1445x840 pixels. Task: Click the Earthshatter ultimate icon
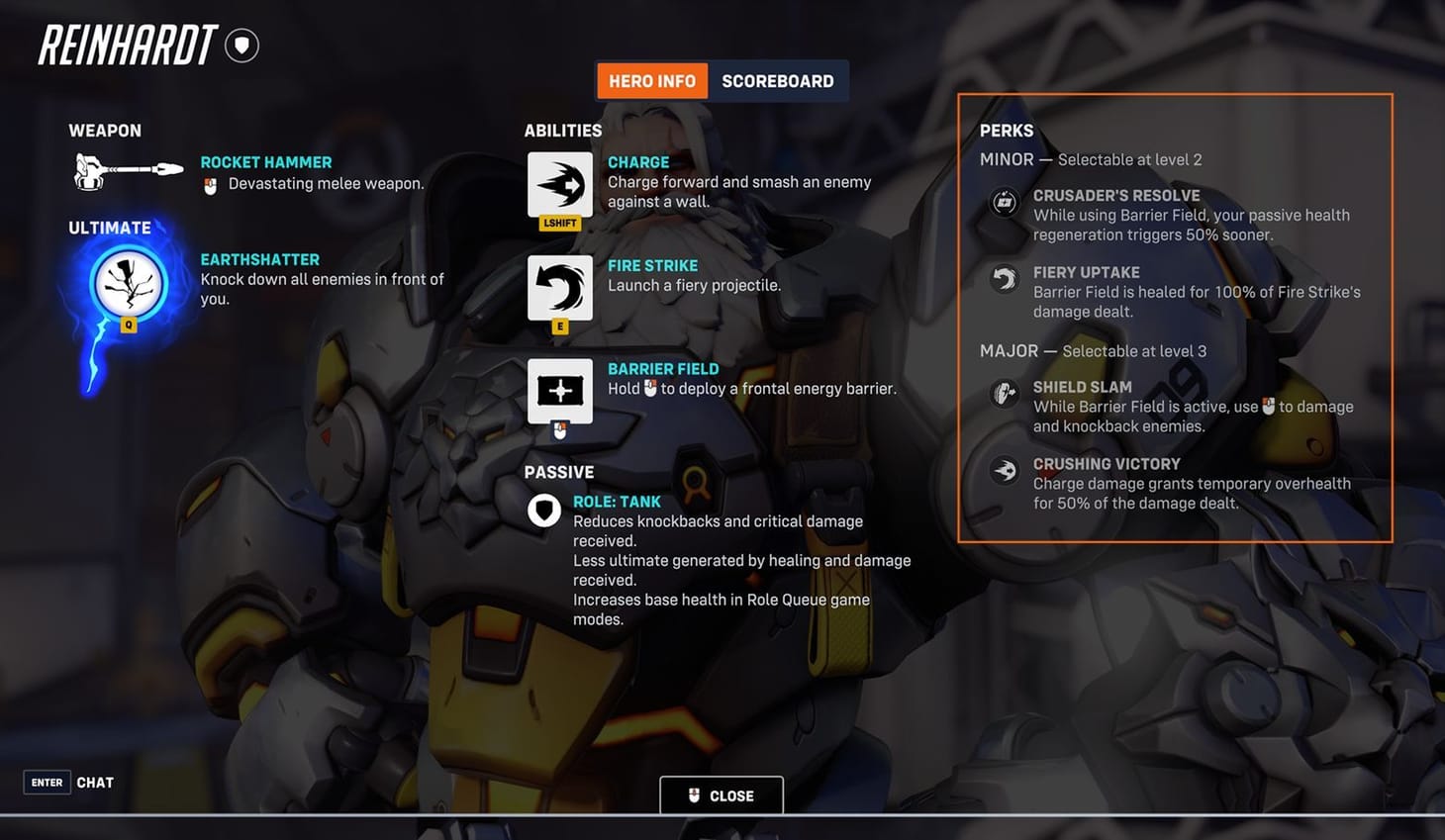point(128,283)
